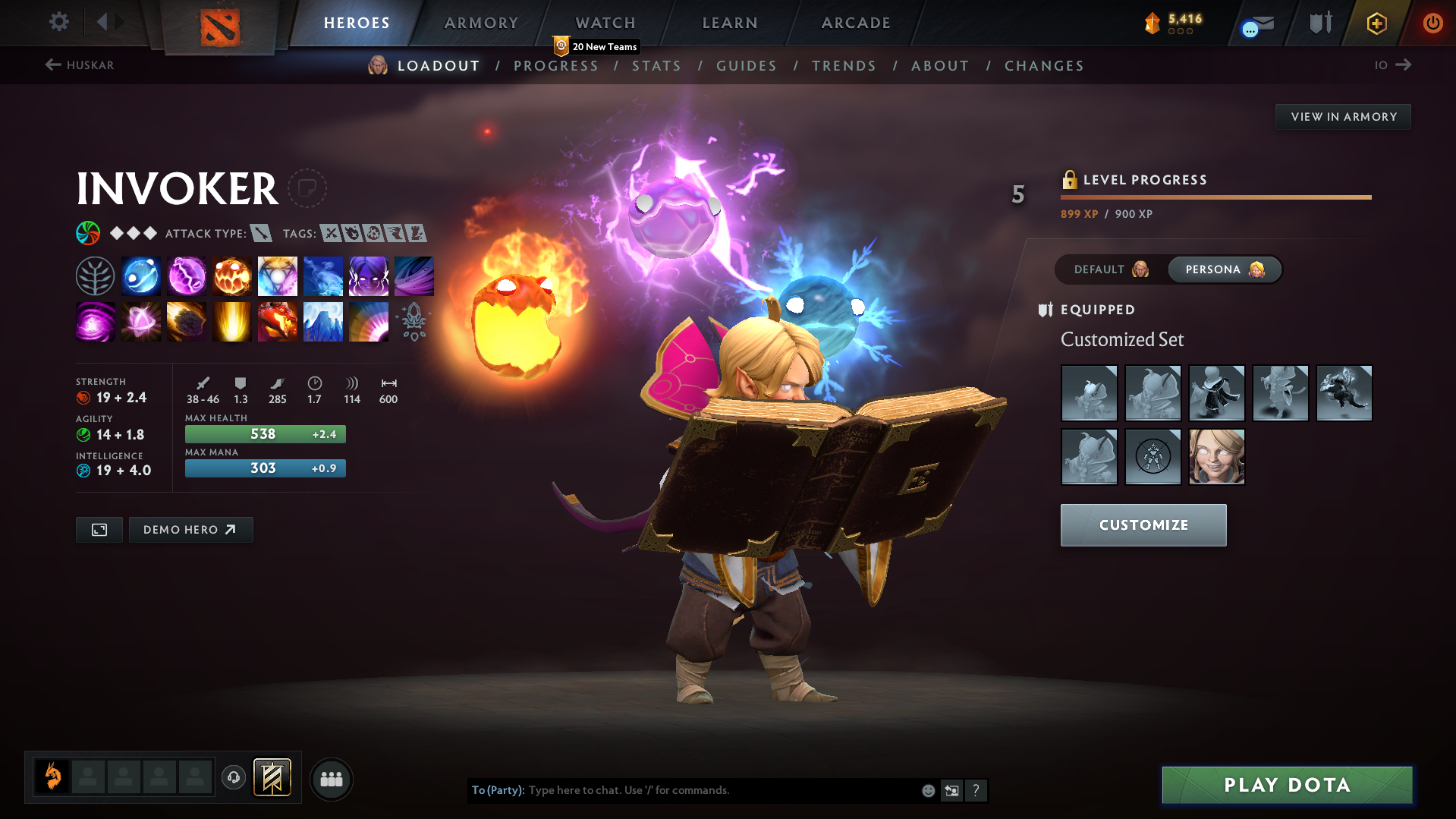The image size is (1456, 819).
Task: Select the Sun Strike ability icon
Action: point(231,321)
